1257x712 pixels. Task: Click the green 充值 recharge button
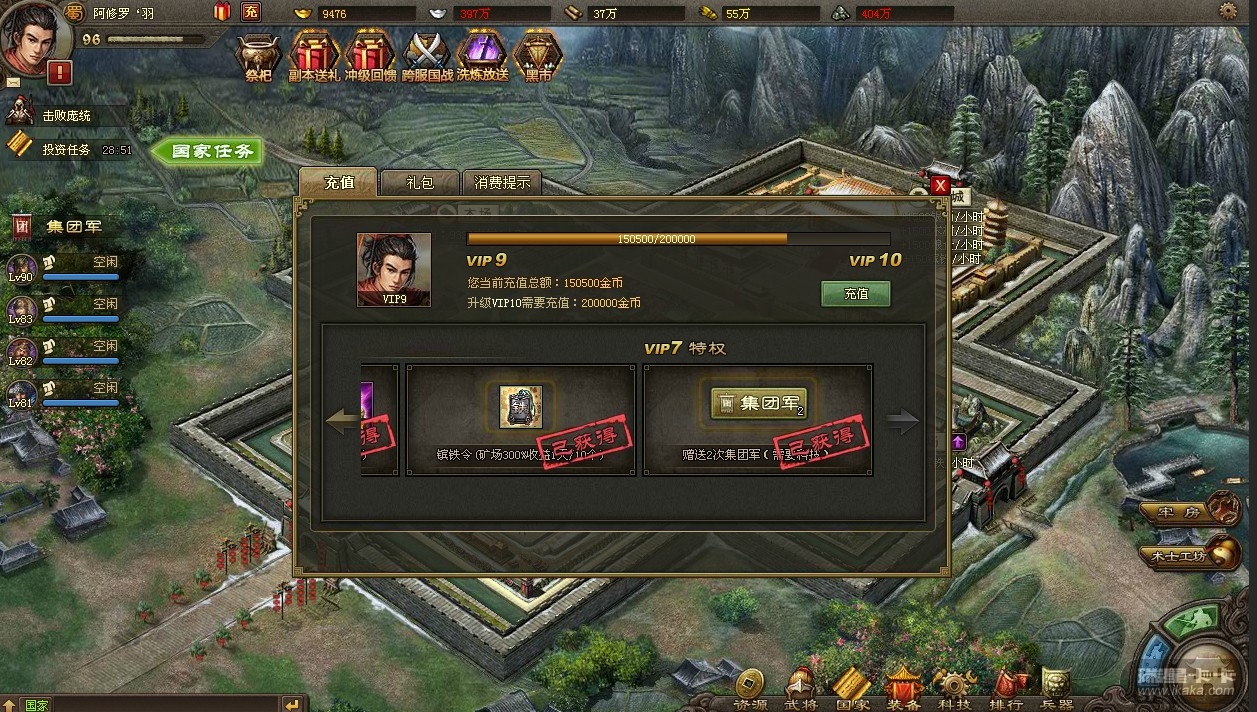[855, 294]
